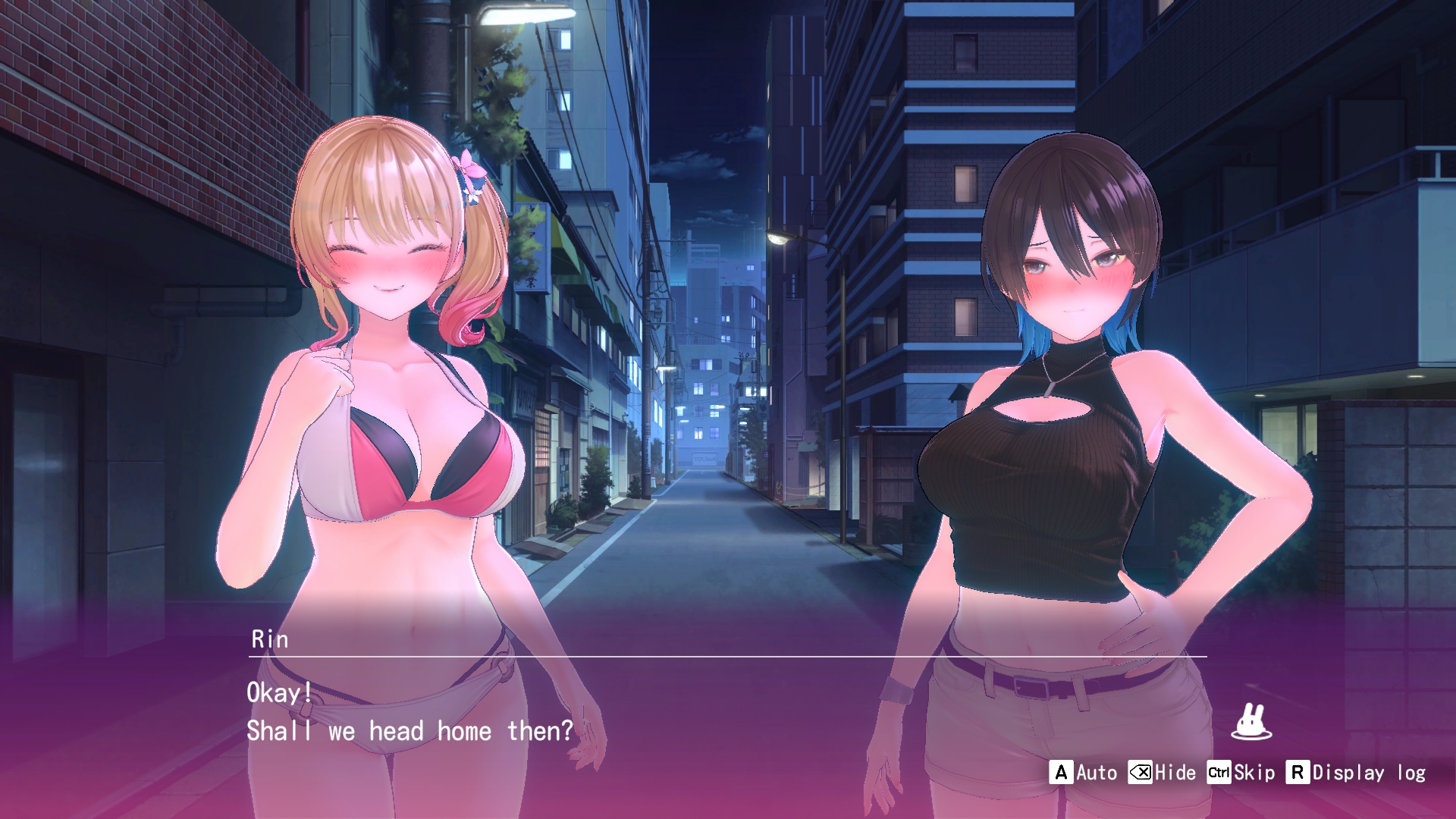Screen dimensions: 1456x819
Task: Enable Auto dialogue advance
Action: (x=1084, y=773)
